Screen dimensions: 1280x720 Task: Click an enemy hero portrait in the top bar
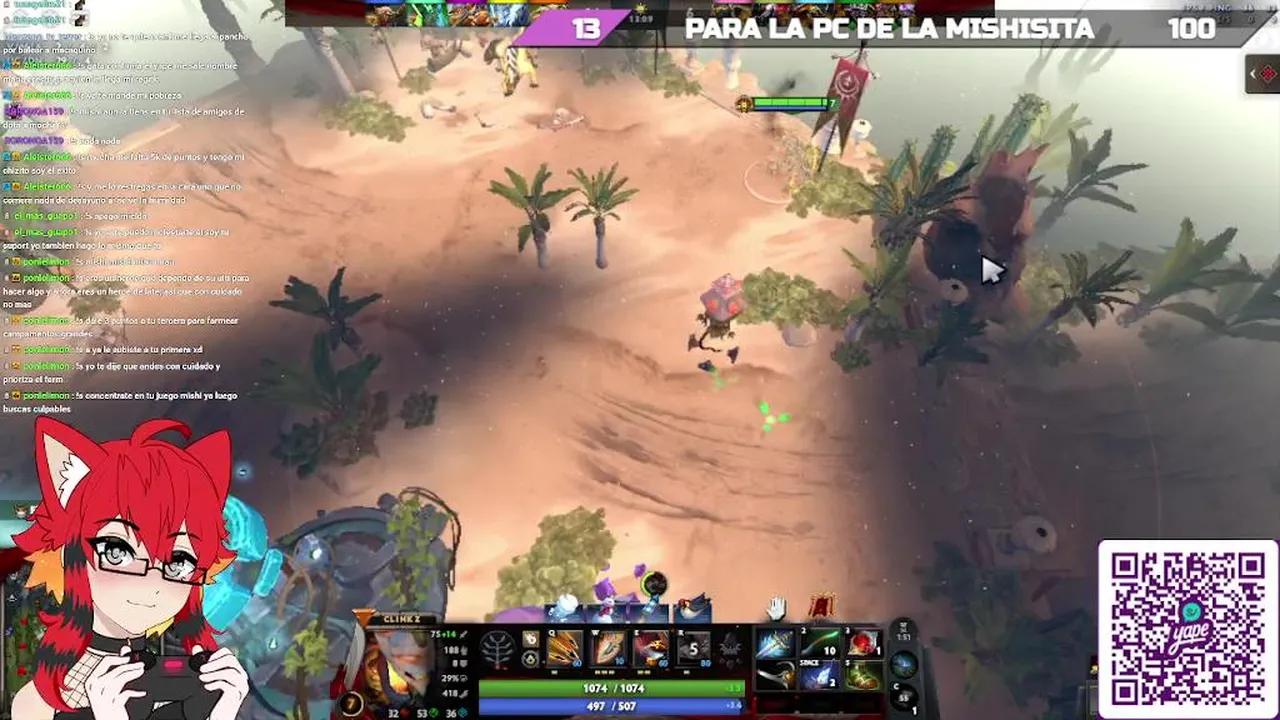pyautogui.click(x=500, y=10)
